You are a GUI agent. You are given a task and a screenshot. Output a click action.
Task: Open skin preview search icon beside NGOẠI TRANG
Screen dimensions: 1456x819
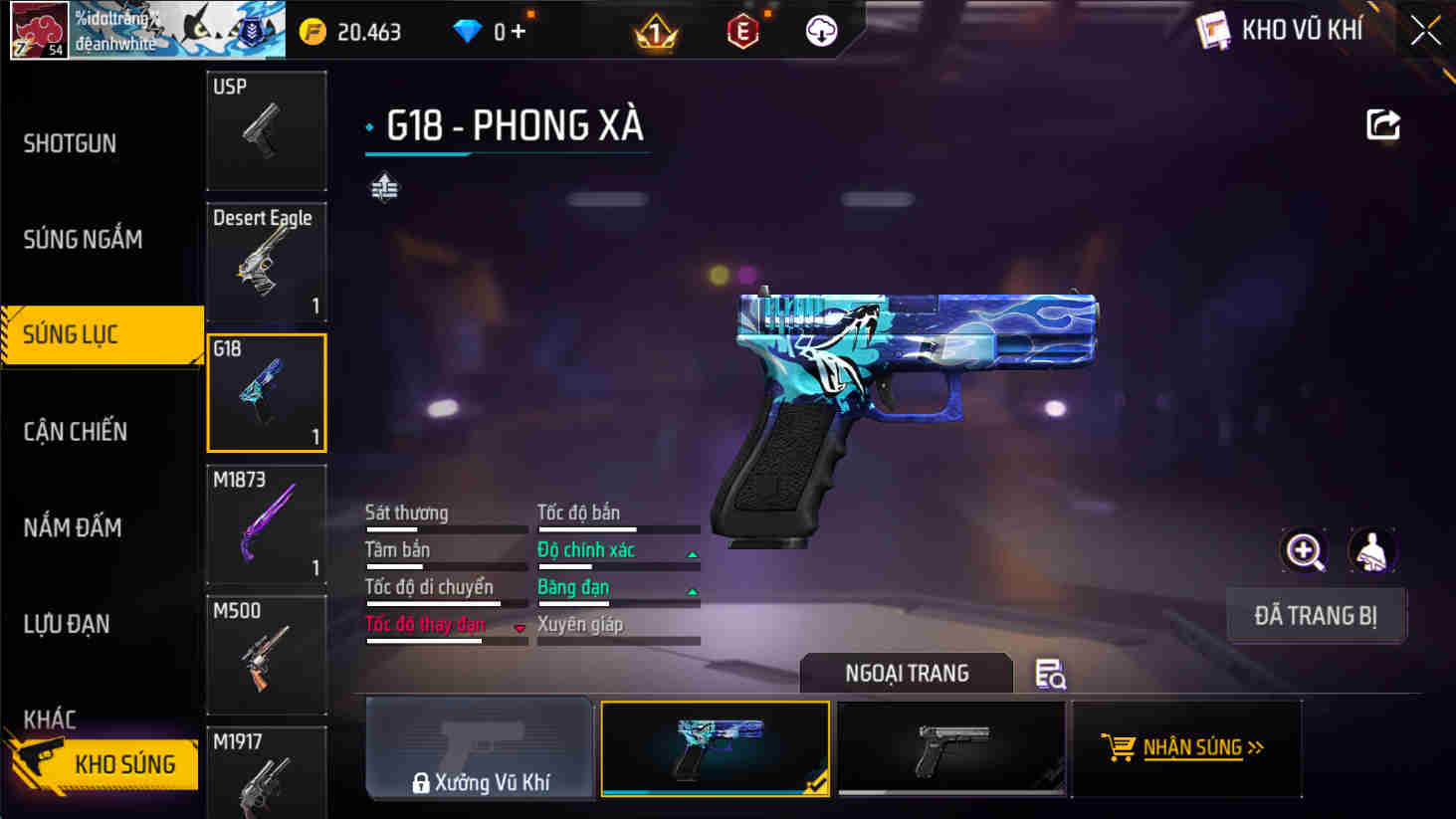[x=1051, y=674]
